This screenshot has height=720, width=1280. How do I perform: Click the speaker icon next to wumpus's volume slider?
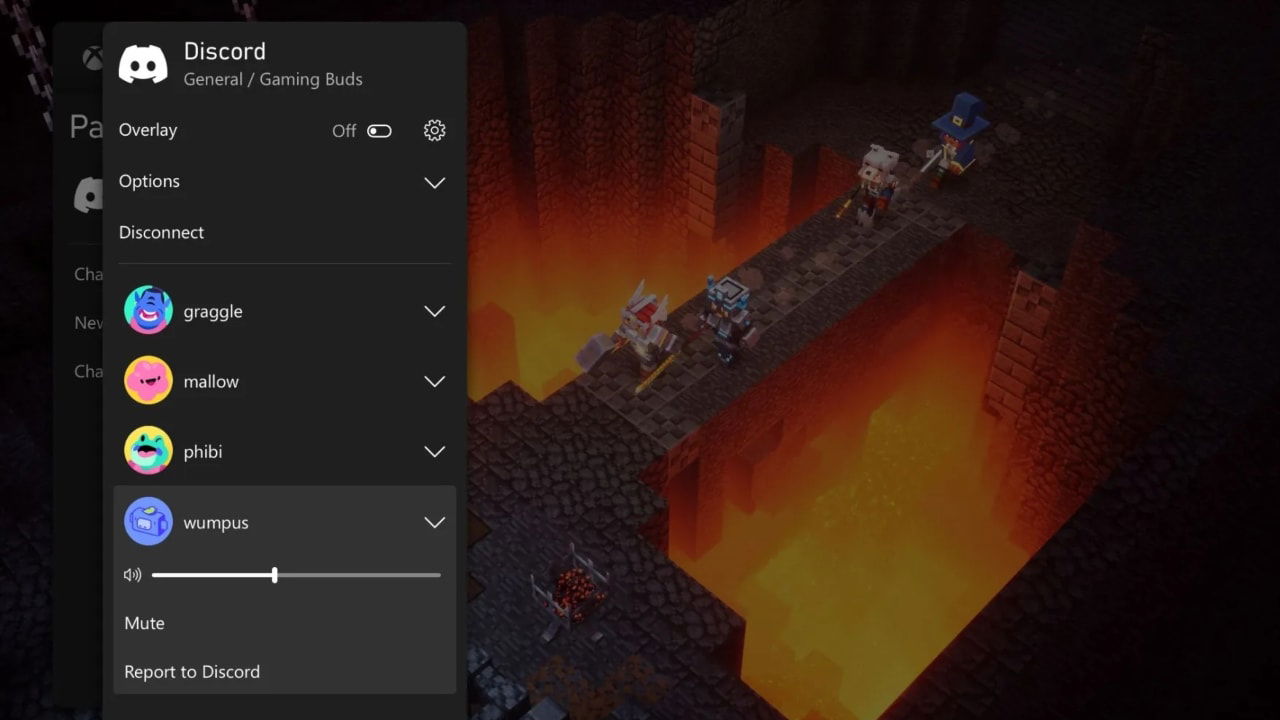[132, 574]
